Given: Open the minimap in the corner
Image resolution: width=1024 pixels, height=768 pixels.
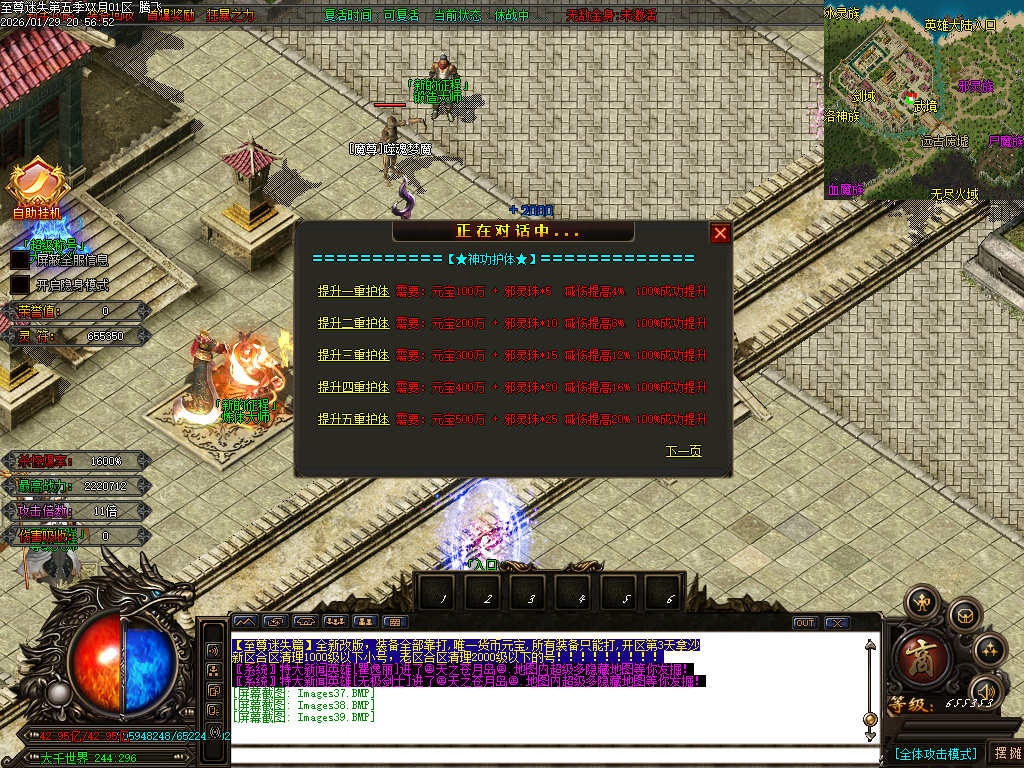Looking at the screenshot, I should point(923,100).
